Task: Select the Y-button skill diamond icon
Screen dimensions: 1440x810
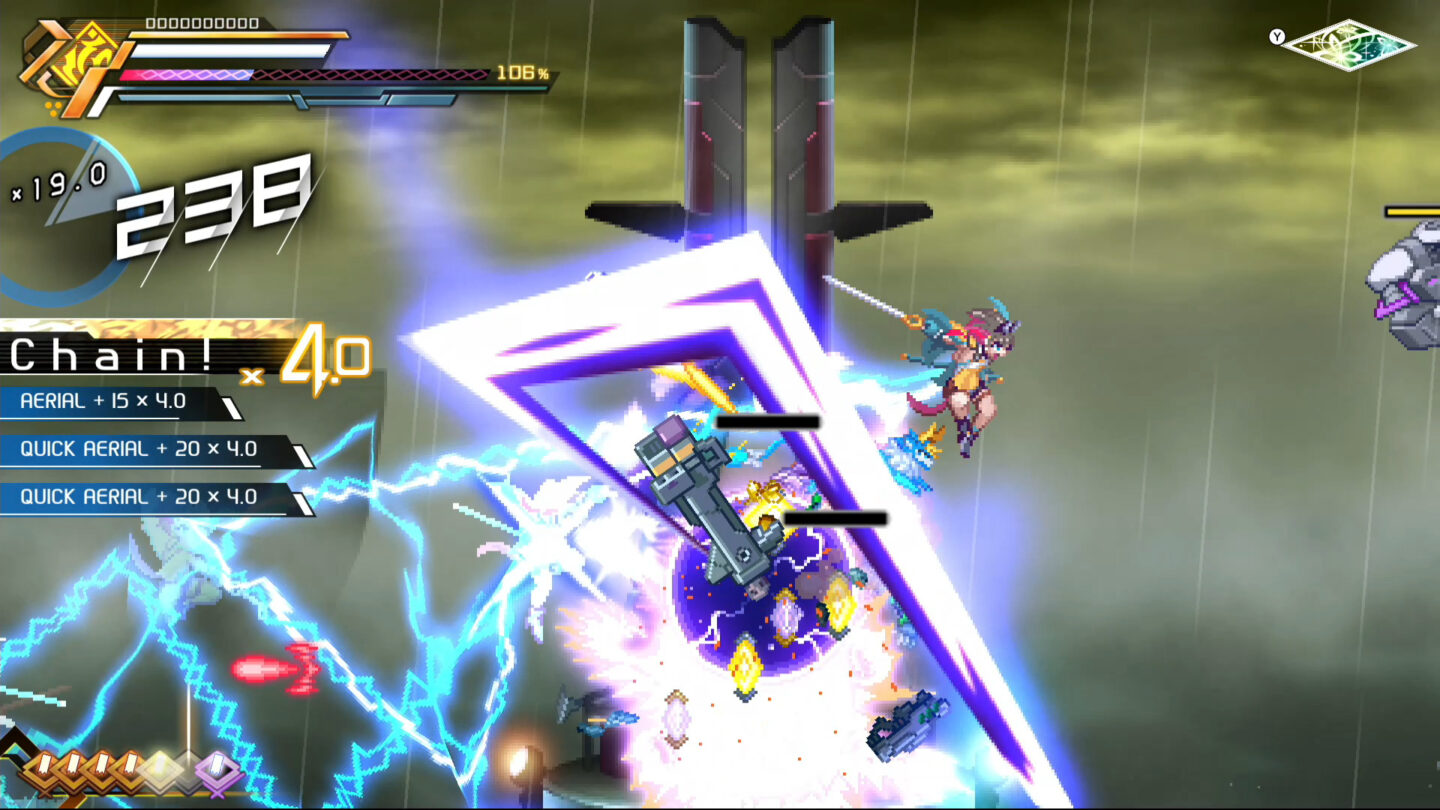Action: pyautogui.click(x=1350, y=45)
